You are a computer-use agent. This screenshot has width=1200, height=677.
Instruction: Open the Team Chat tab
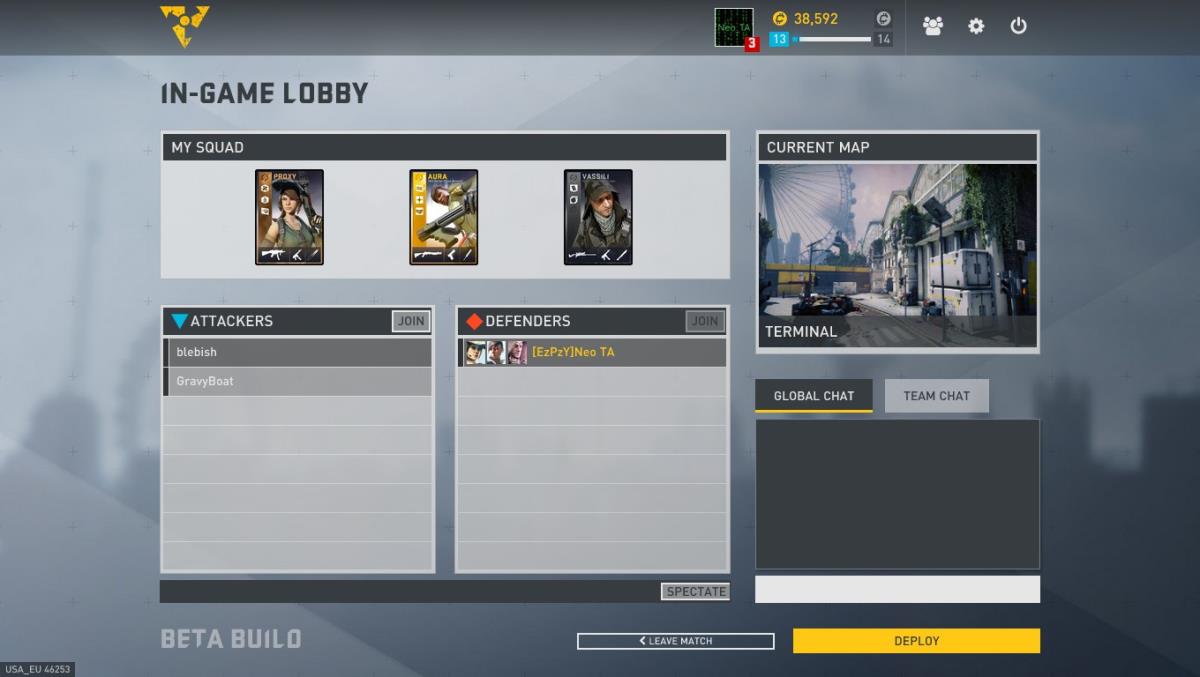coord(936,396)
